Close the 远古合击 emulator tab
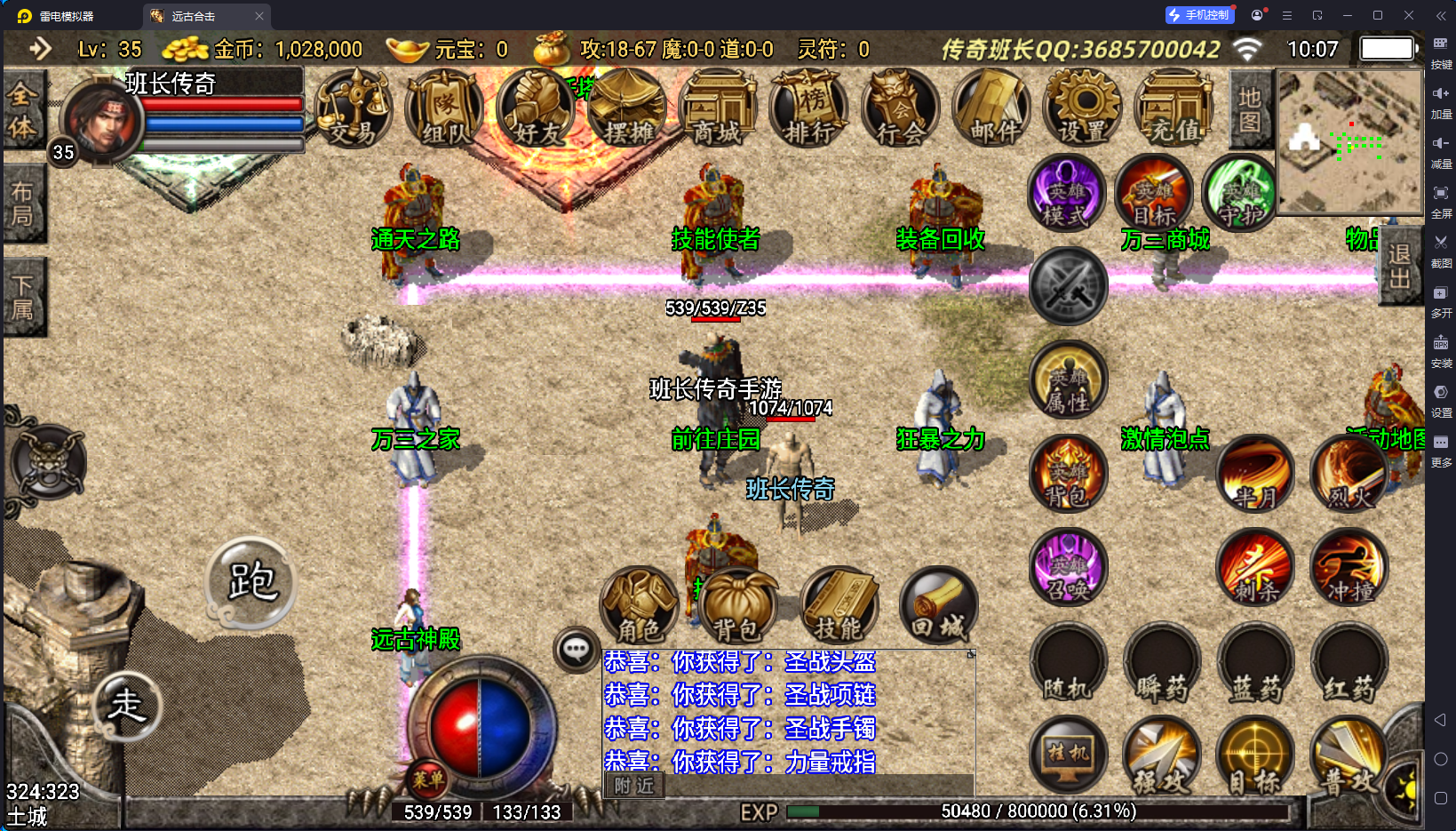Screen dimensions: 1456x831 click(259, 16)
